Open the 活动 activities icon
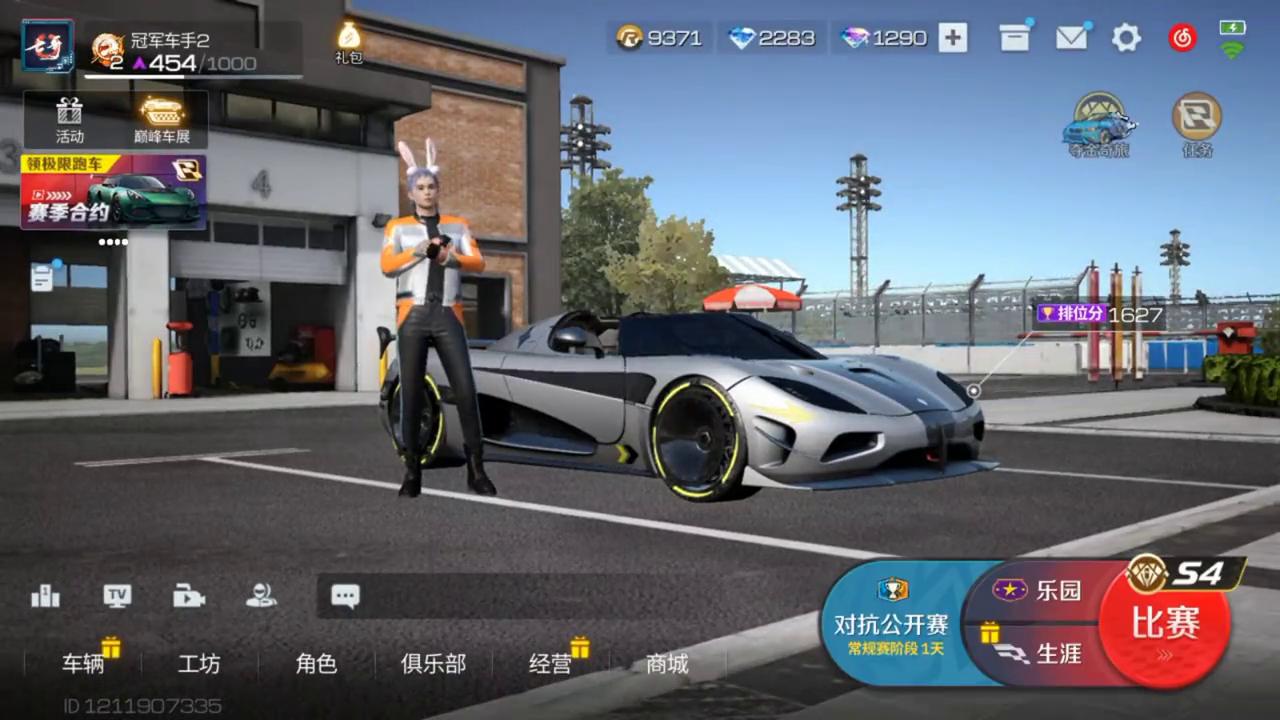 (x=68, y=118)
